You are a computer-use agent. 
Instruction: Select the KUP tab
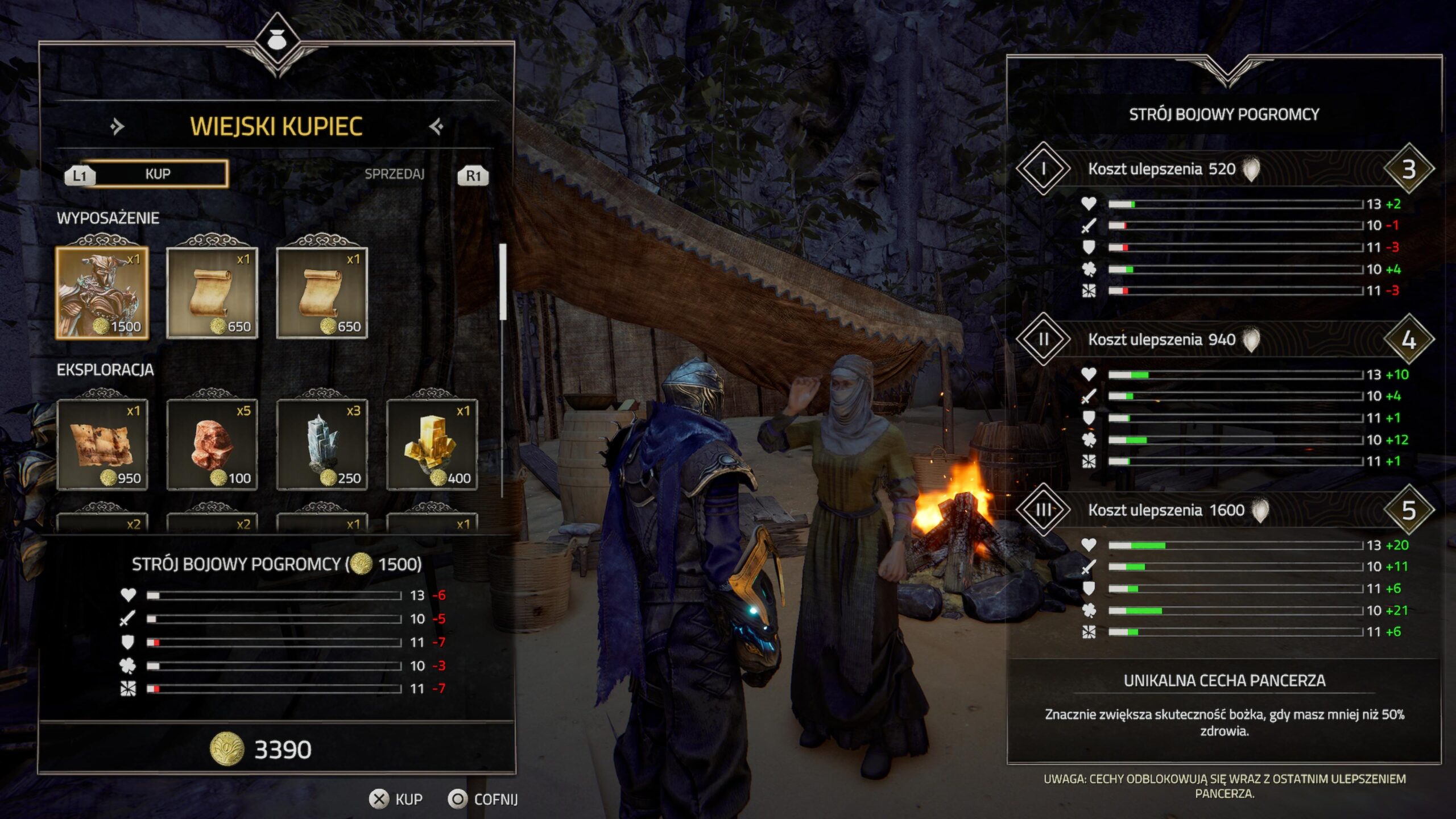[x=157, y=174]
